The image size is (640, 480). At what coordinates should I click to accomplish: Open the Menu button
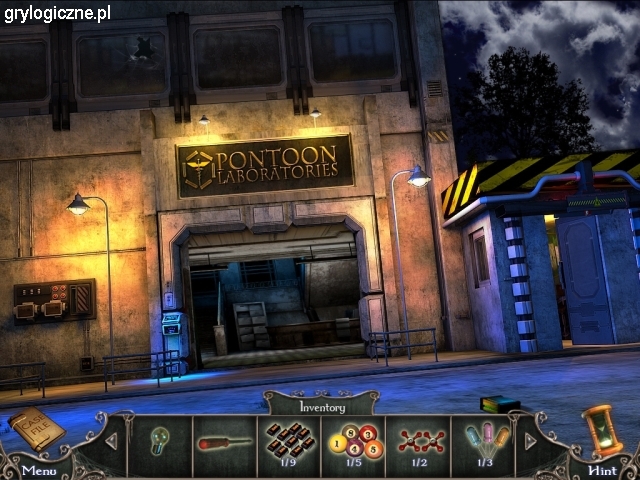pyautogui.click(x=38, y=470)
